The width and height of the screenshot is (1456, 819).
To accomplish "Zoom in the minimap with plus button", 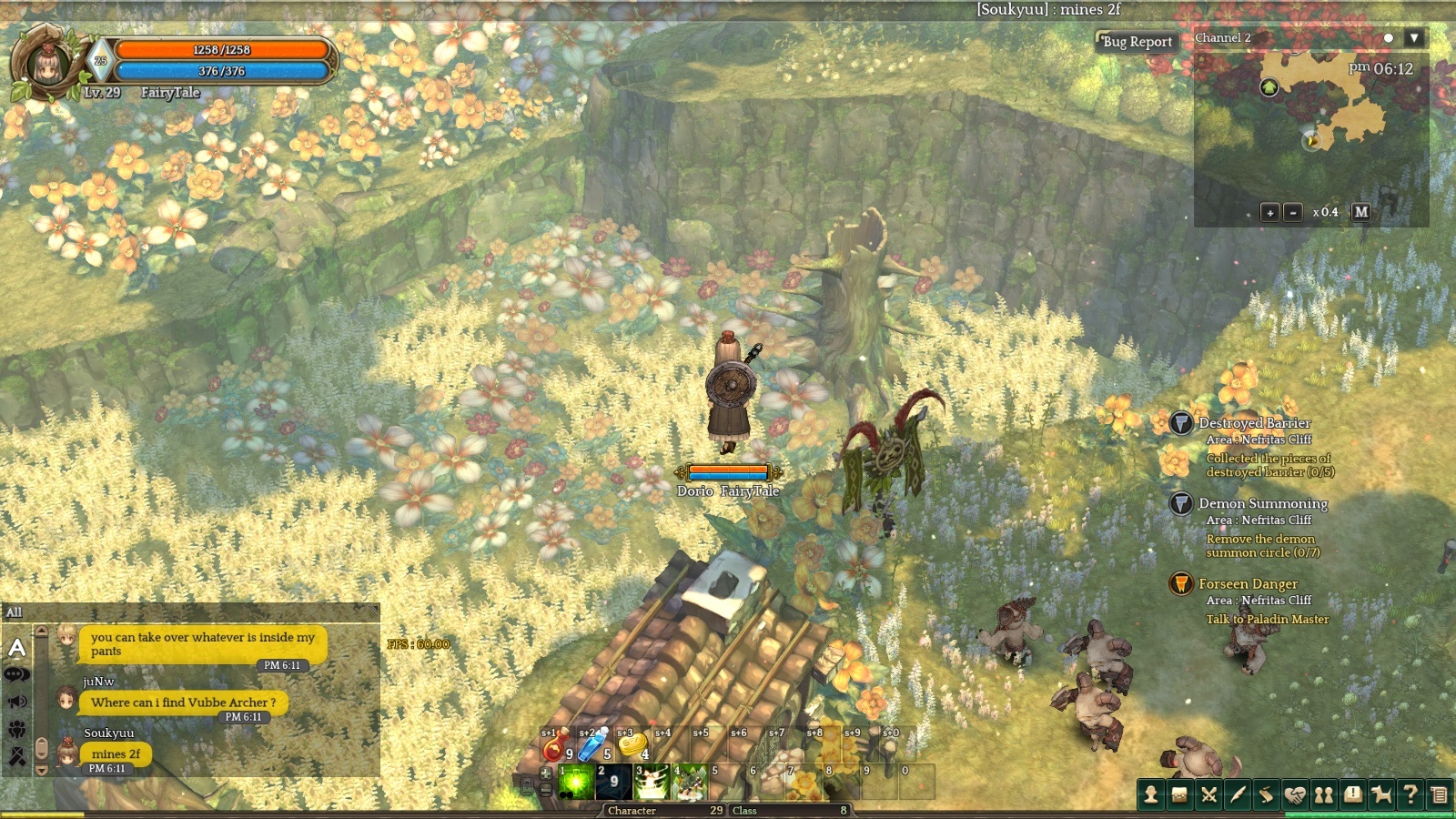I will [1269, 212].
